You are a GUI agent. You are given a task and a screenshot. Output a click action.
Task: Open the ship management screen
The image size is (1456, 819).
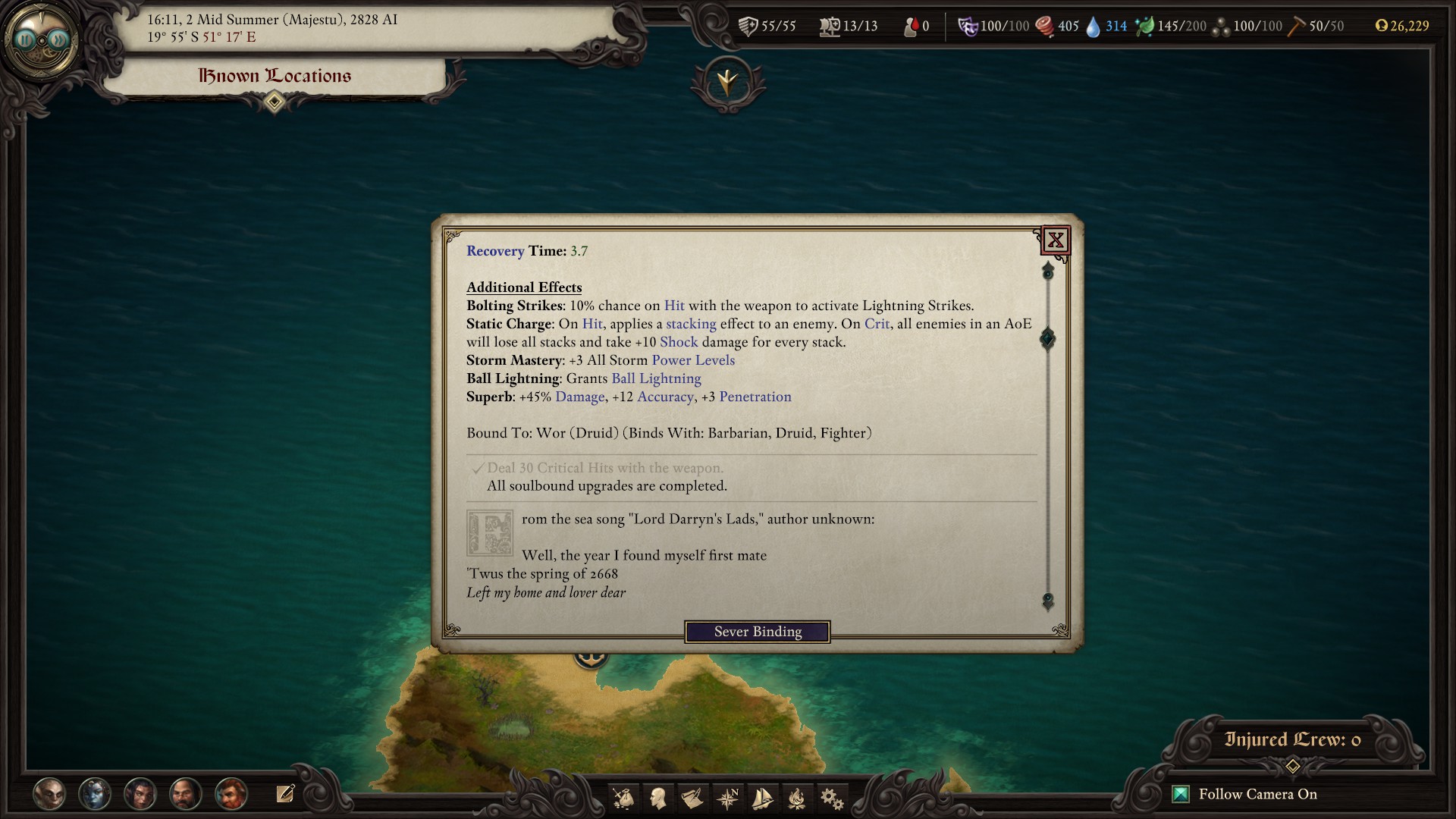tap(761, 798)
